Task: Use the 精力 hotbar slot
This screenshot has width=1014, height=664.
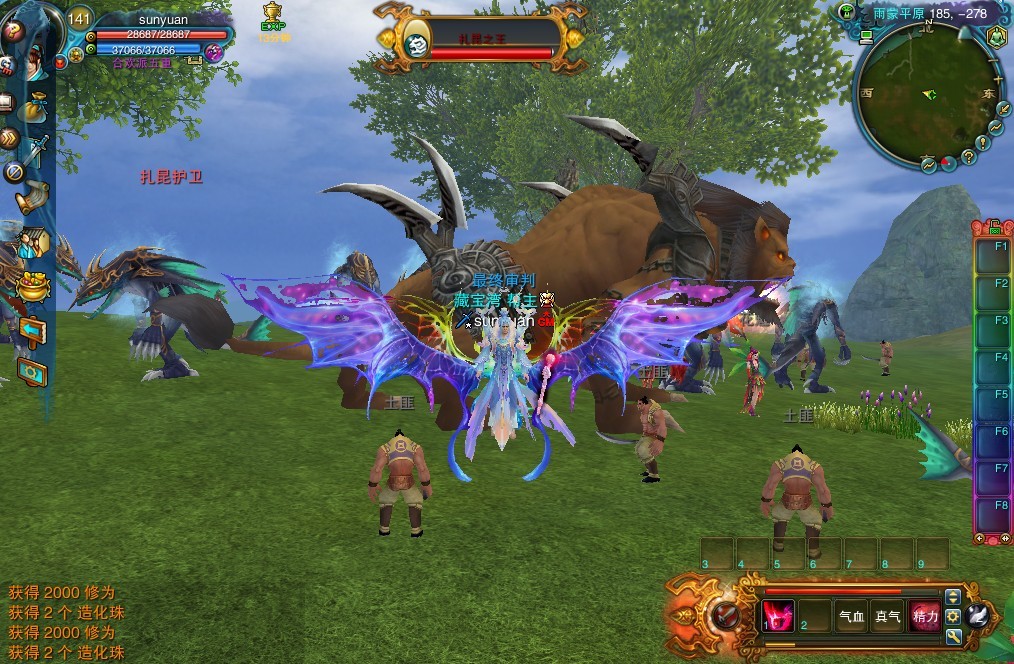Action: [x=925, y=616]
